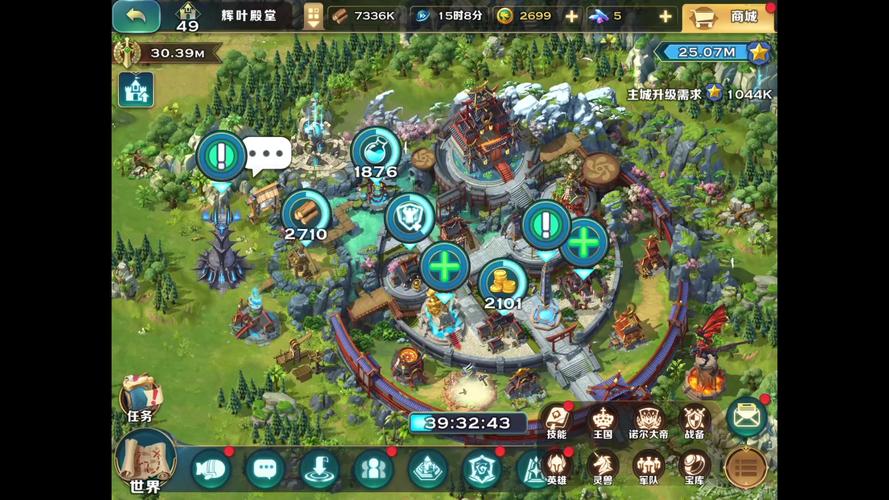The image size is (889, 500).
Task: Open the 军队 army menu
Action: (648, 467)
